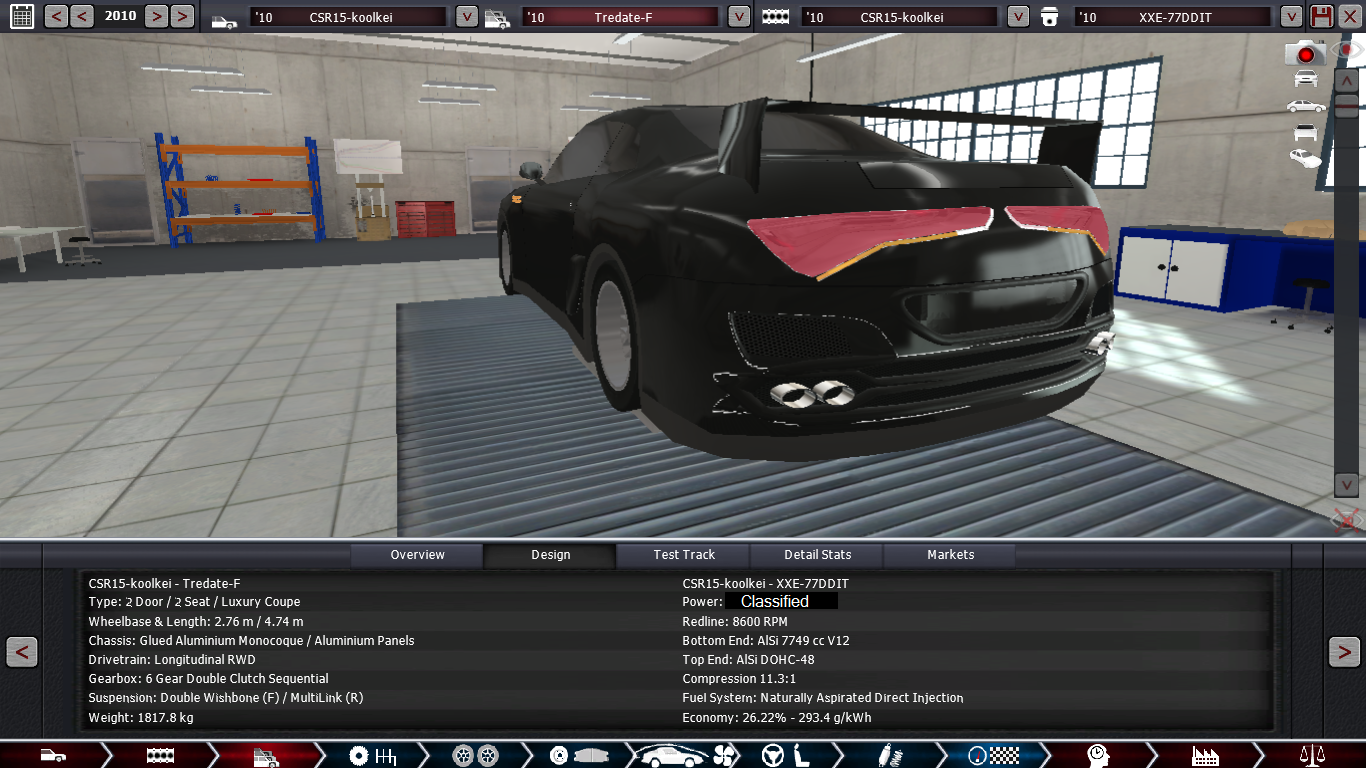Select the Design tab
The image size is (1366, 768).
[550, 555]
